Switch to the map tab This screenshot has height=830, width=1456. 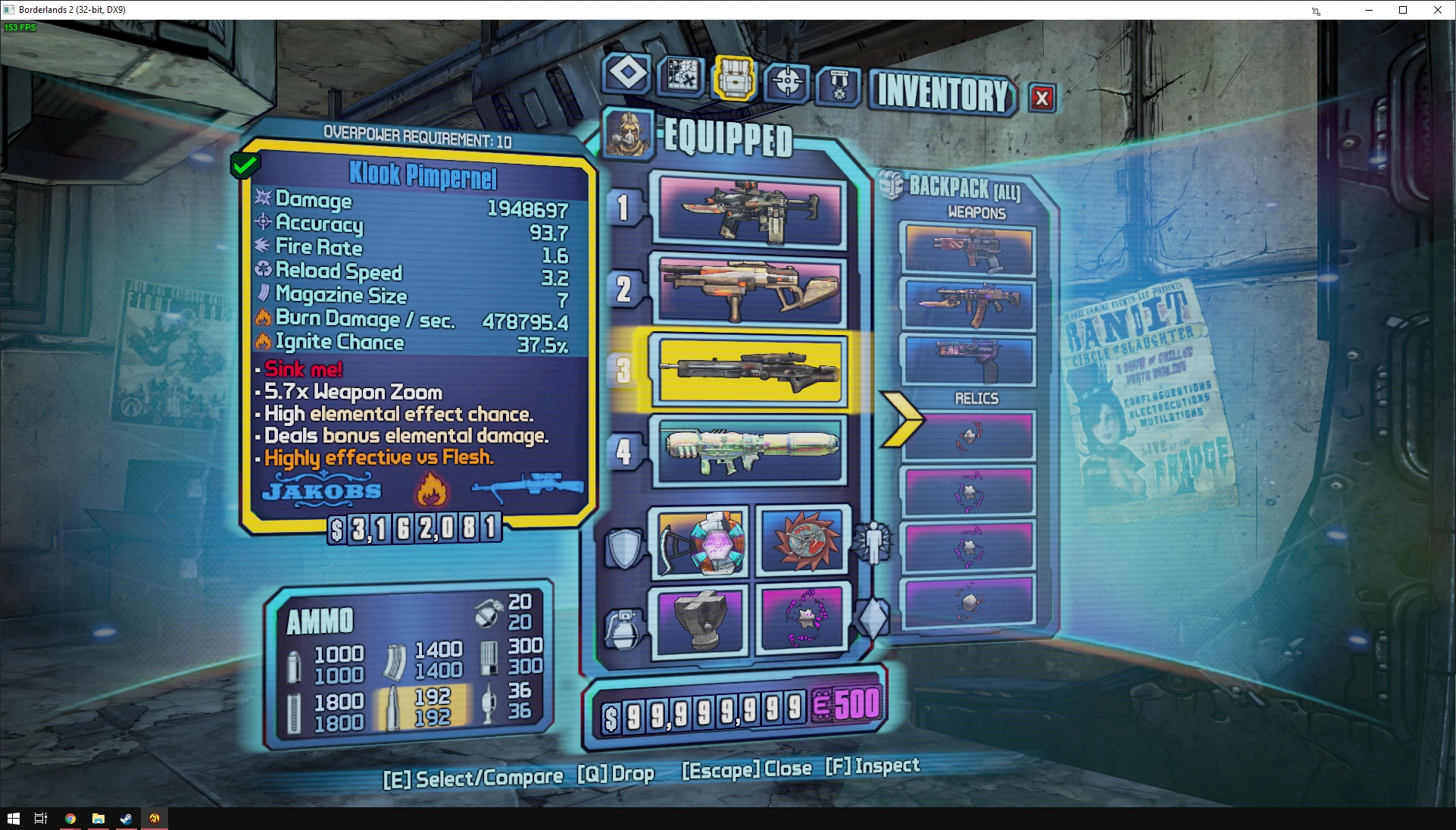click(681, 76)
